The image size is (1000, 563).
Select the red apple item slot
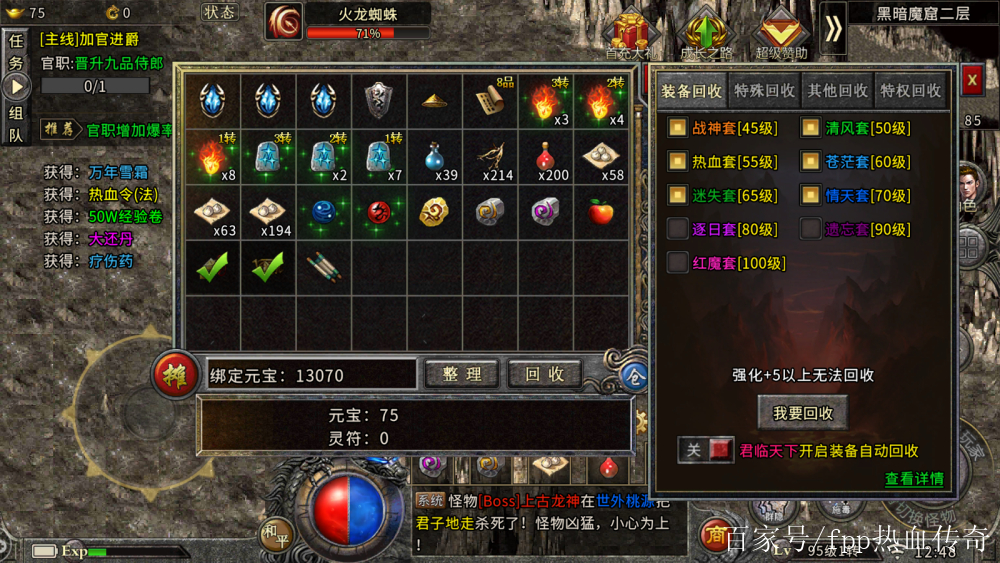pos(601,212)
